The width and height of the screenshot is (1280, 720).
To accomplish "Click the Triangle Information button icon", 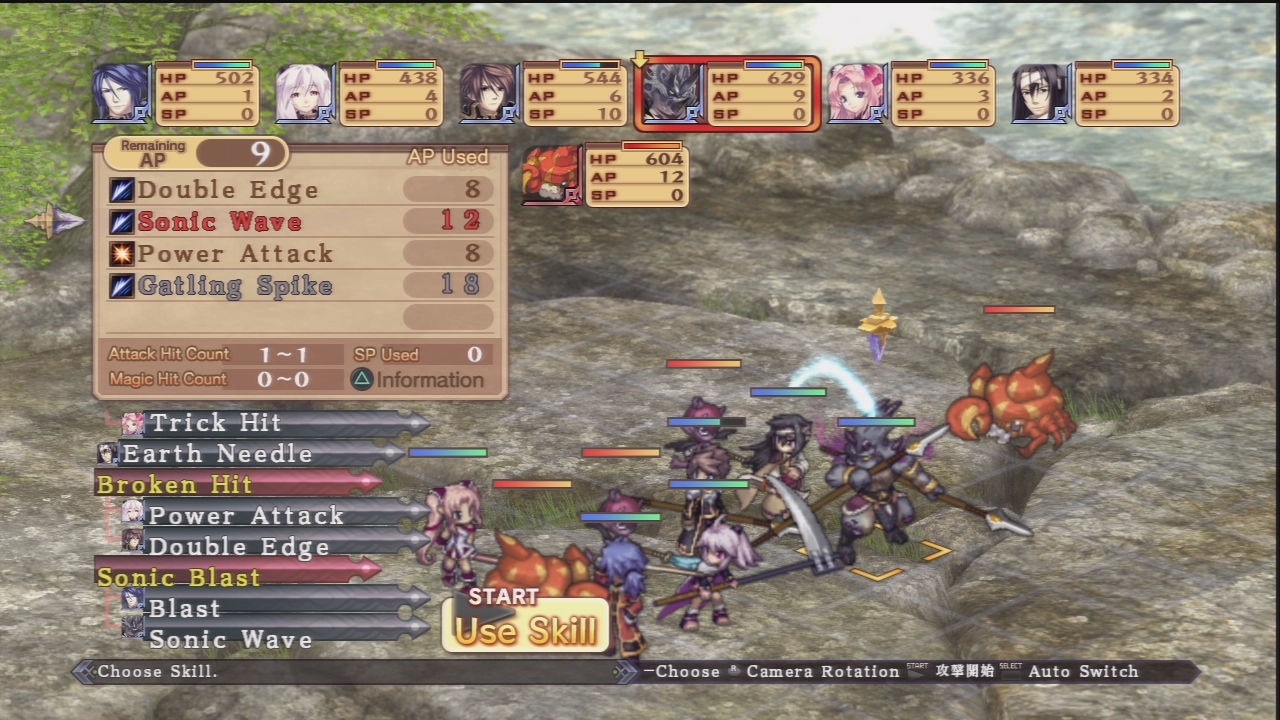I will point(362,379).
